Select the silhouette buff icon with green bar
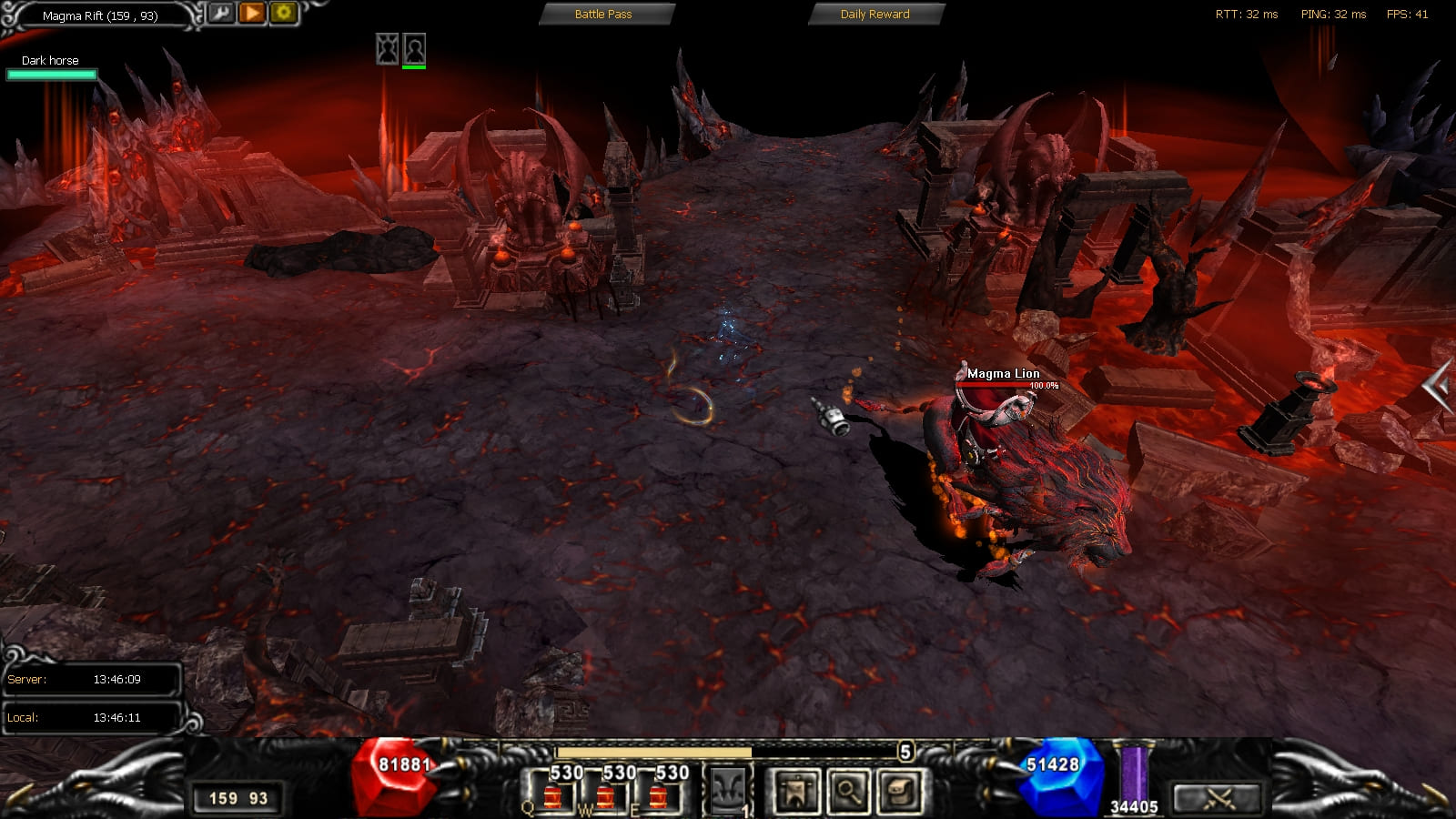Screen dimensions: 1456x819 pyautogui.click(x=414, y=48)
